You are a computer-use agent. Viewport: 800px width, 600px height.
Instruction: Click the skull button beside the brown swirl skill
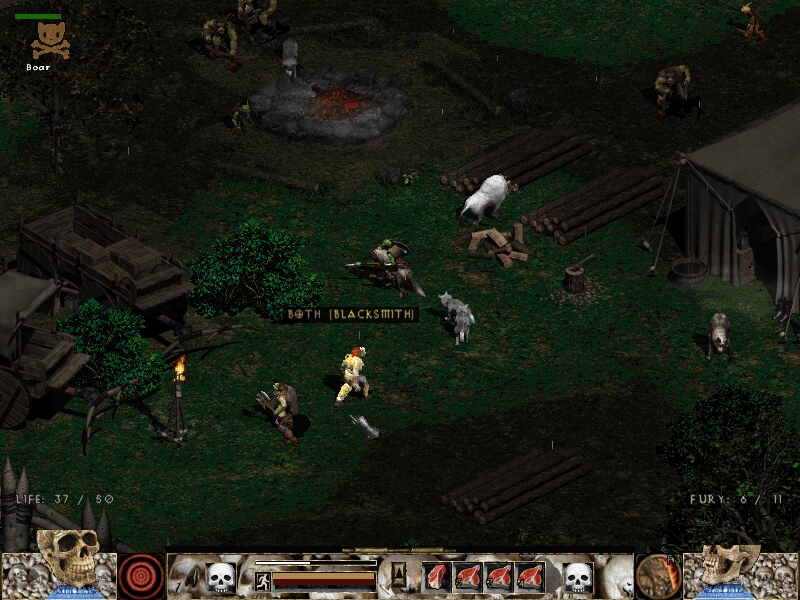point(578,577)
